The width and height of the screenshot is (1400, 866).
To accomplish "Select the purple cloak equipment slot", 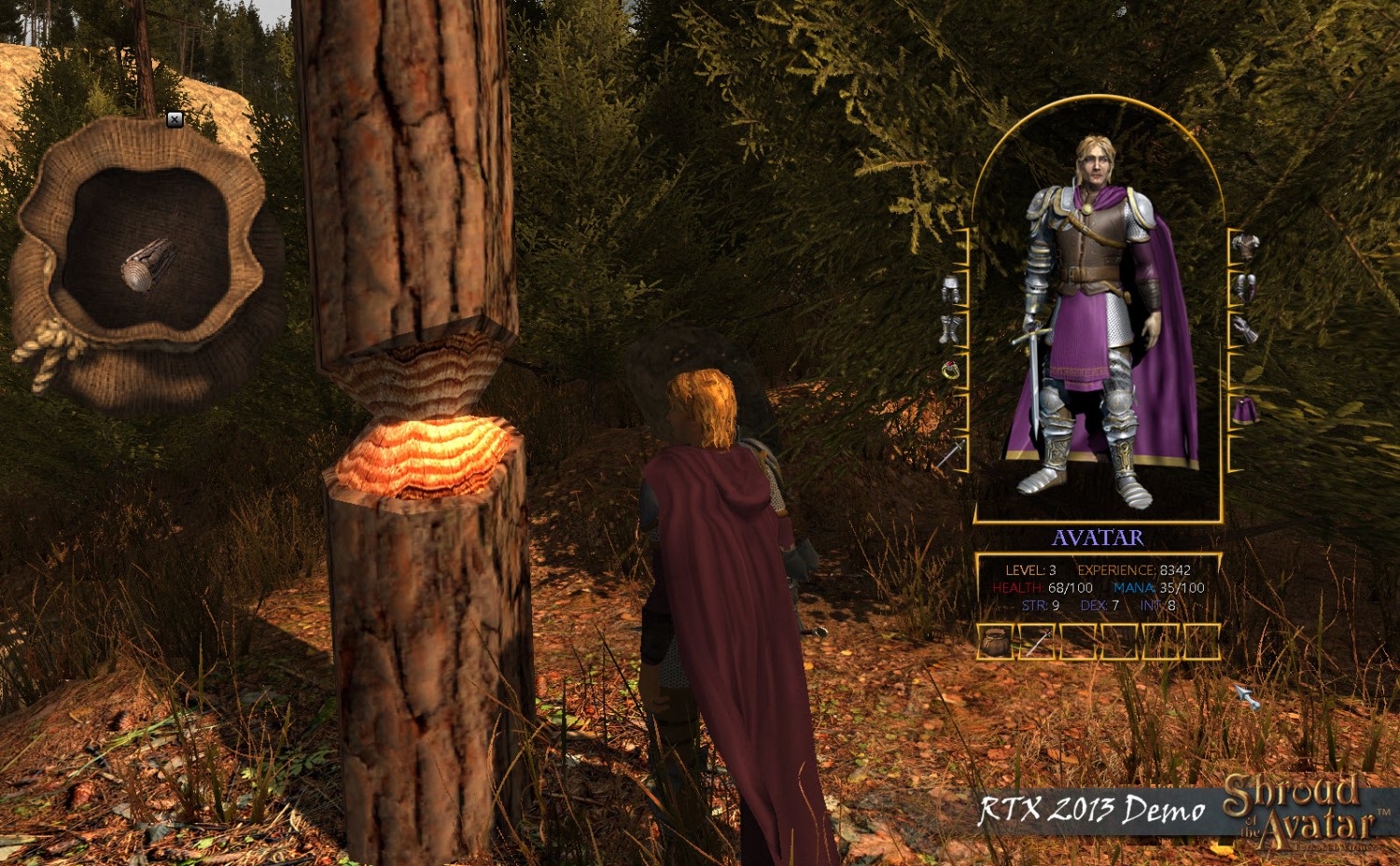I will click(x=1245, y=410).
